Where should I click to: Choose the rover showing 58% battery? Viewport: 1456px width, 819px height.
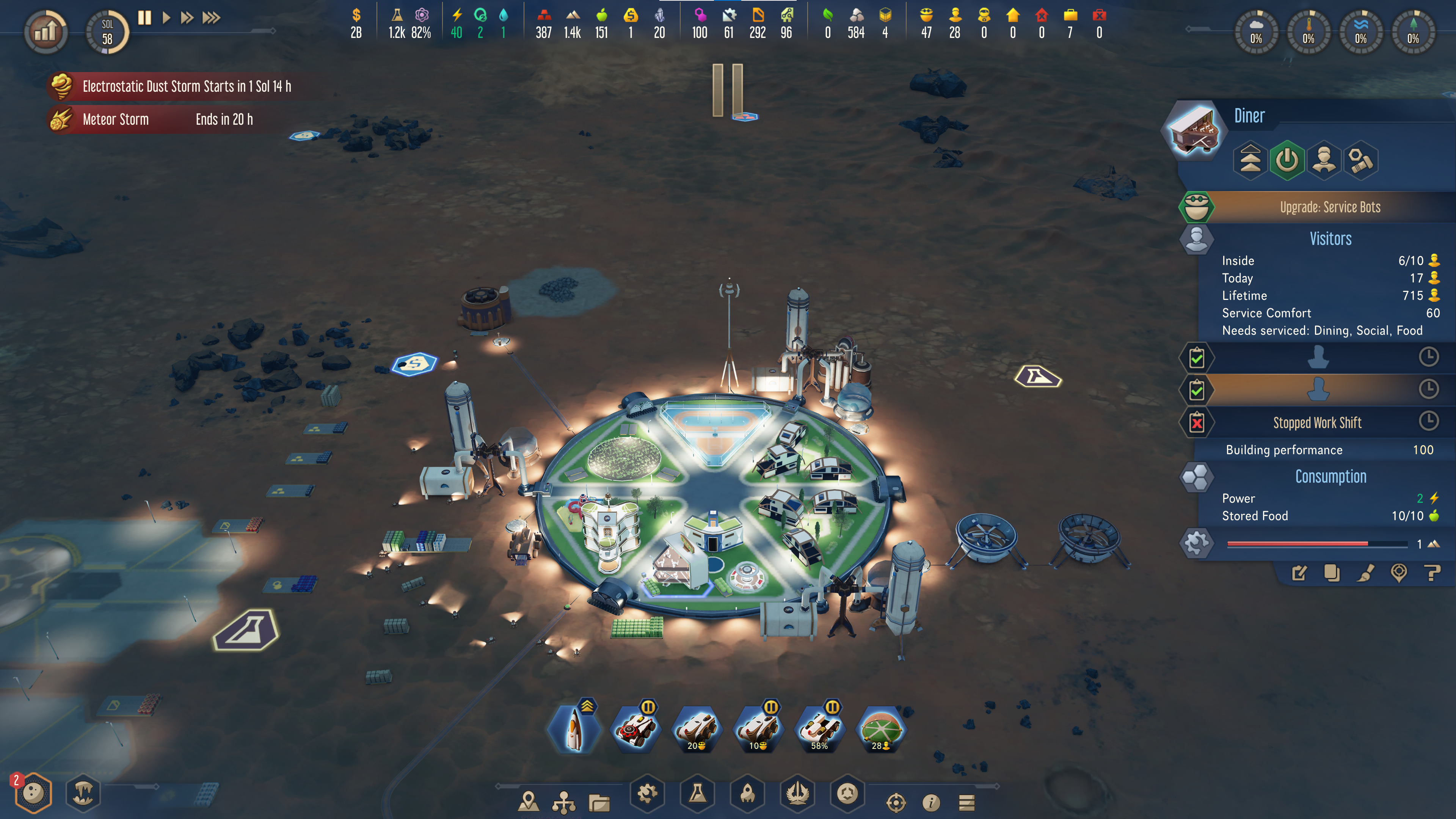(x=819, y=730)
